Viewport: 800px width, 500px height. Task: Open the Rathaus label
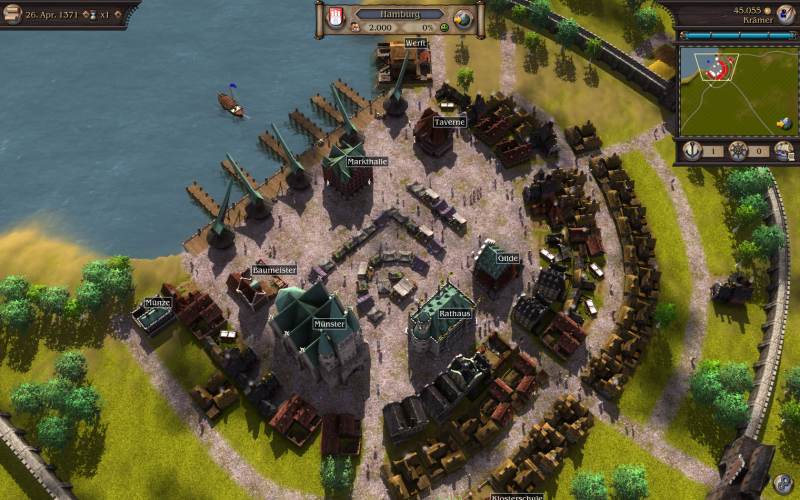click(x=454, y=314)
